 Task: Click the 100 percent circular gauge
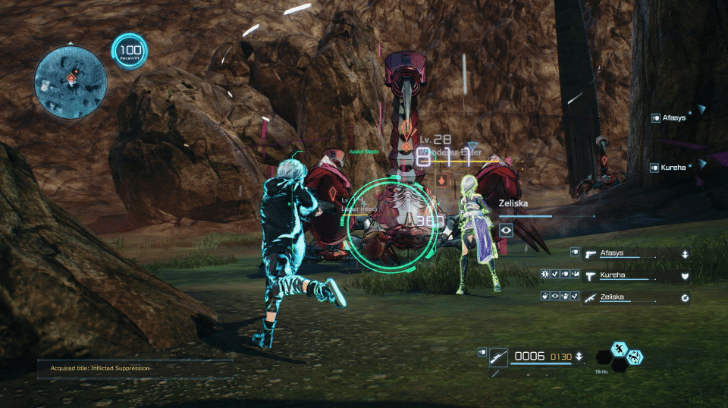point(129,50)
